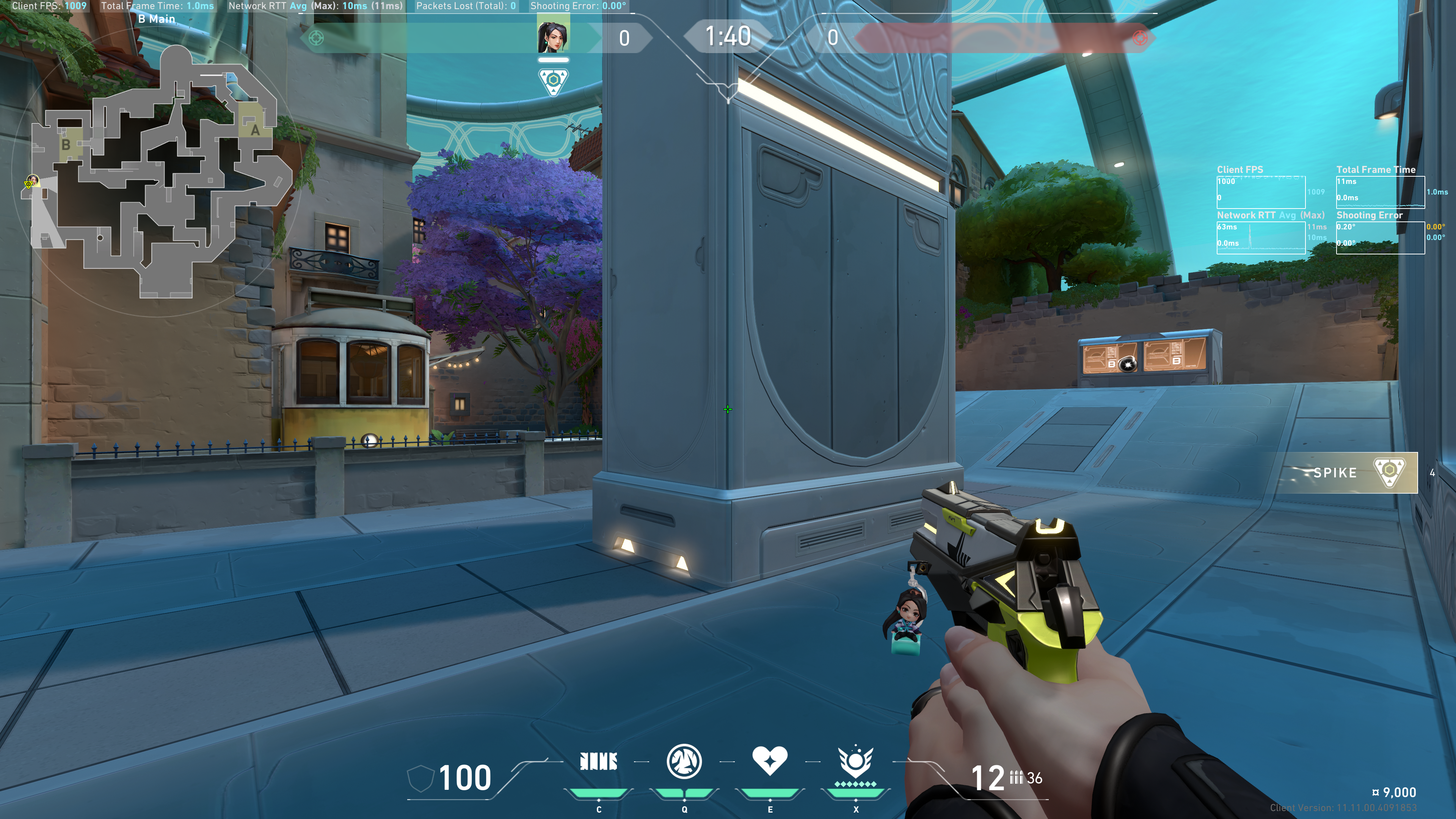Activate the Barrier Orb ability icon
This screenshot has width=1456, height=819.
point(599,761)
